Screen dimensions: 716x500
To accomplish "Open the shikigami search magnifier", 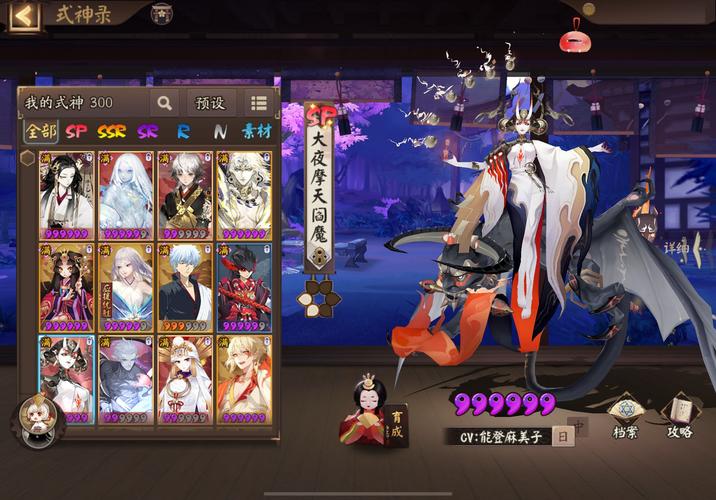I will 163,102.
